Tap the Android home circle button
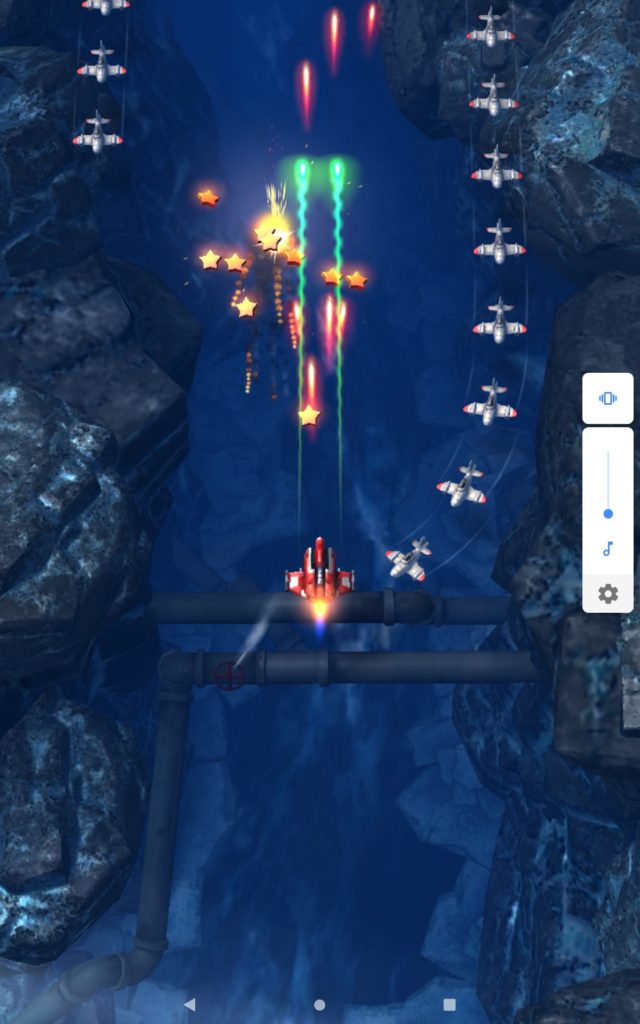The width and height of the screenshot is (640, 1024). point(320,1004)
